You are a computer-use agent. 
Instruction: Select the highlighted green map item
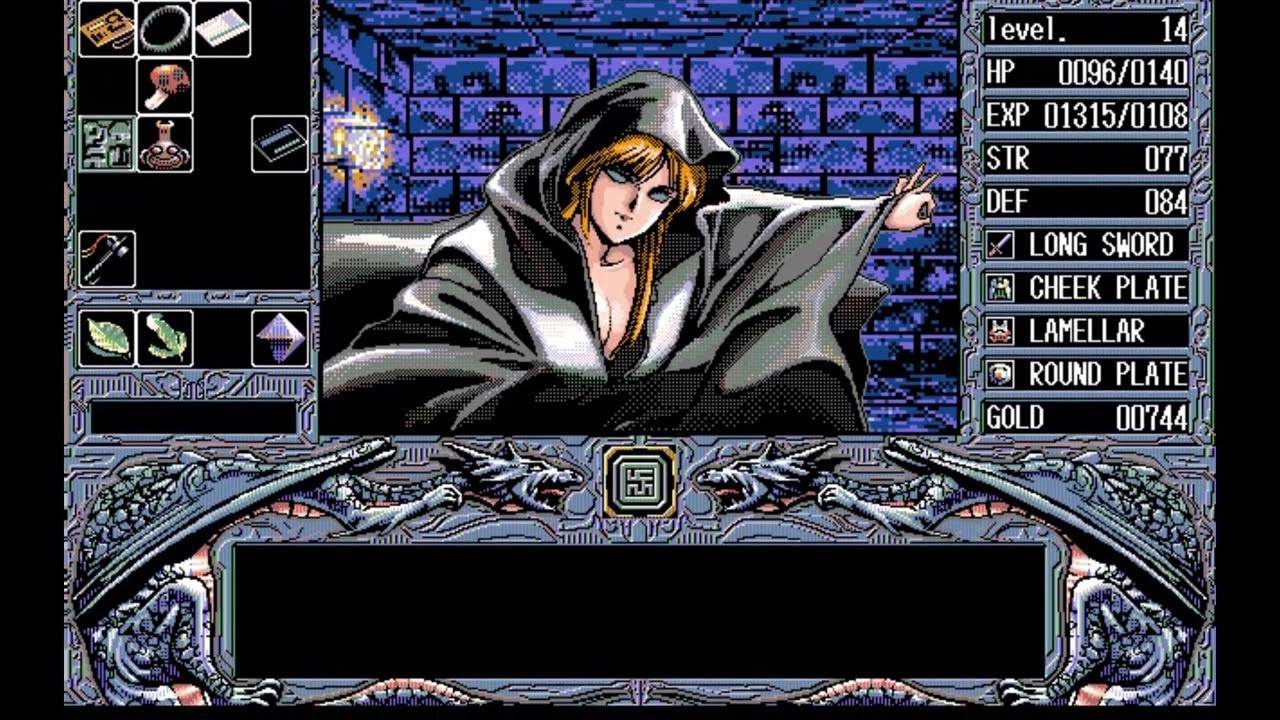pos(107,143)
